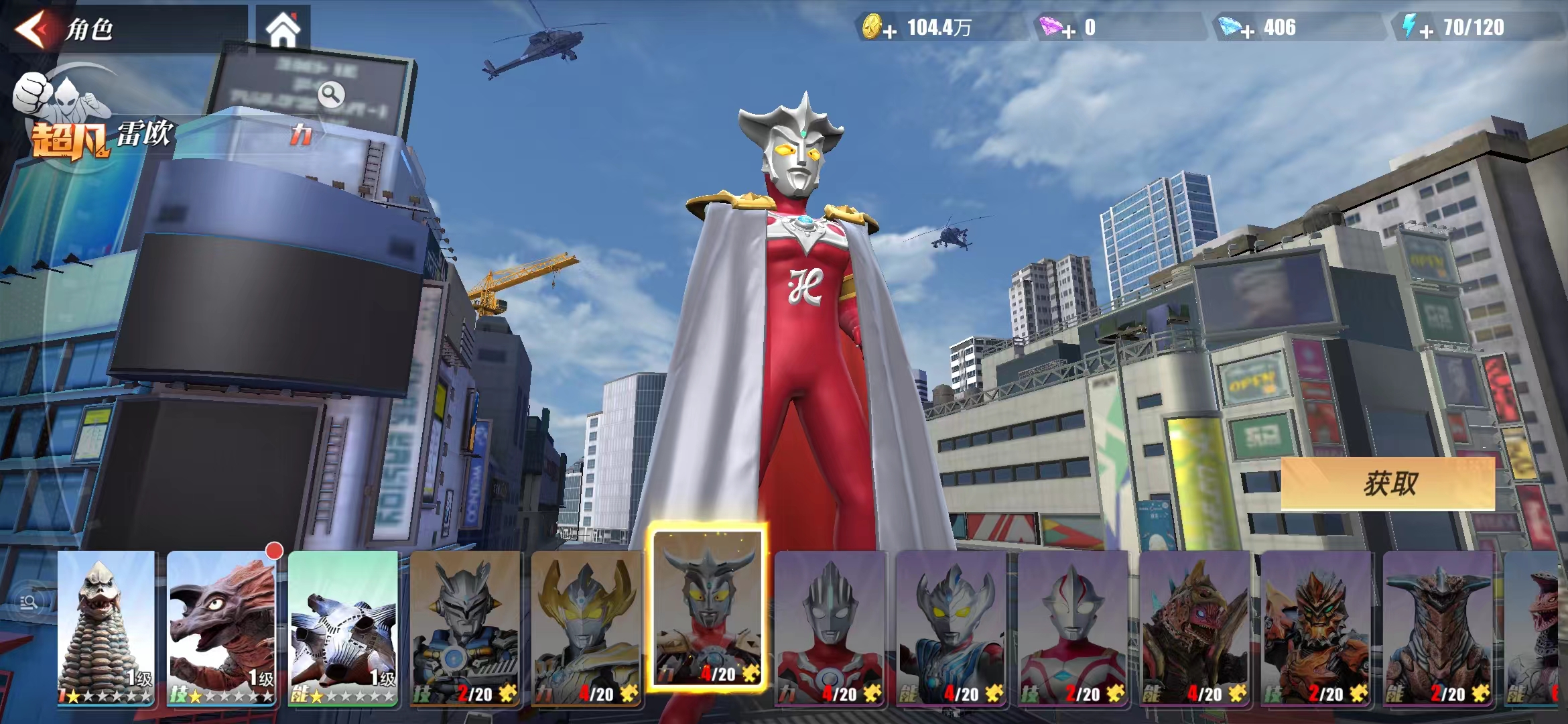This screenshot has width=1568, height=724.
Task: Select the pink-faced beaked monster card
Action: [1195, 627]
